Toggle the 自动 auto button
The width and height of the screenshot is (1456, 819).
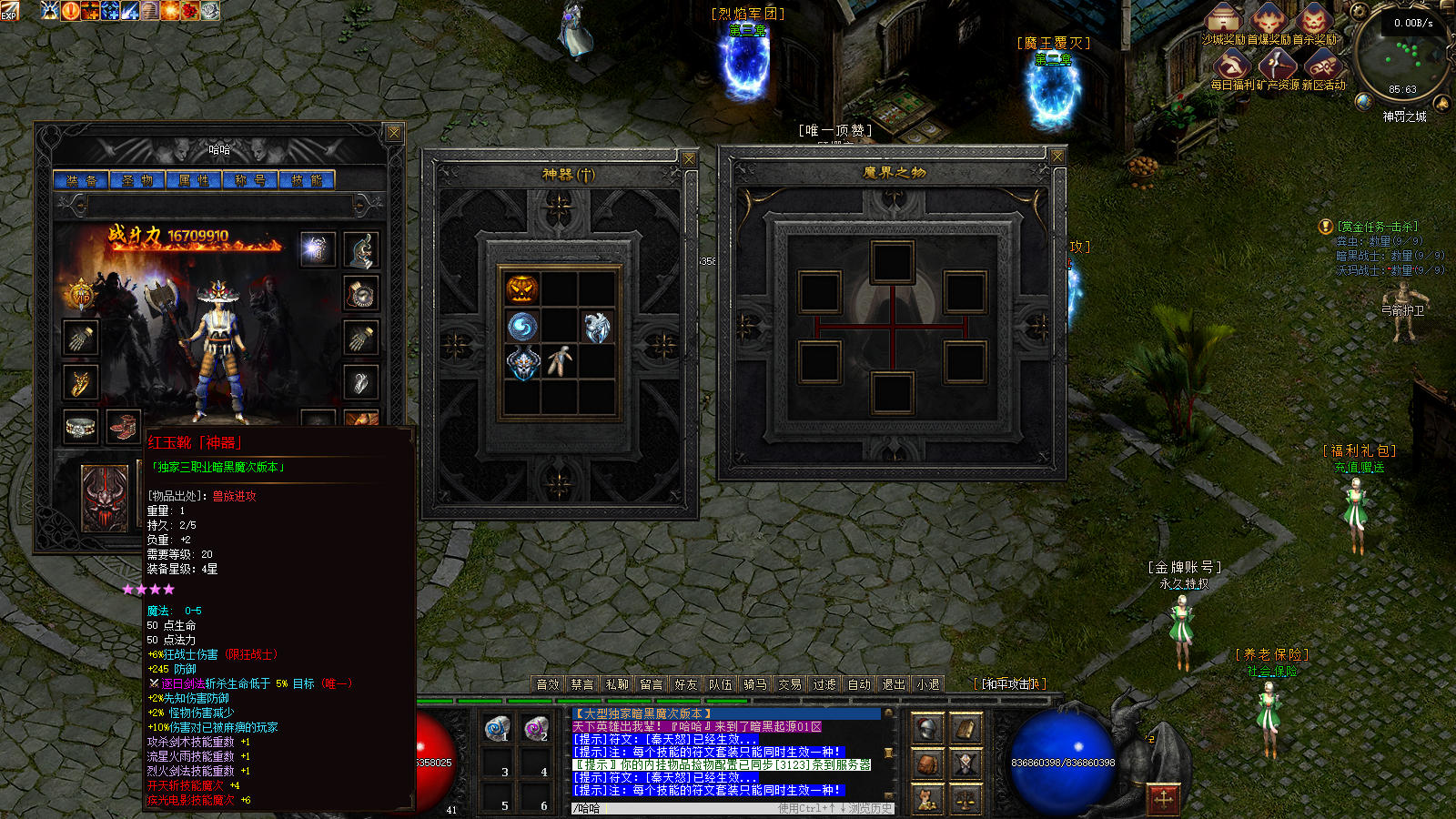(x=859, y=684)
